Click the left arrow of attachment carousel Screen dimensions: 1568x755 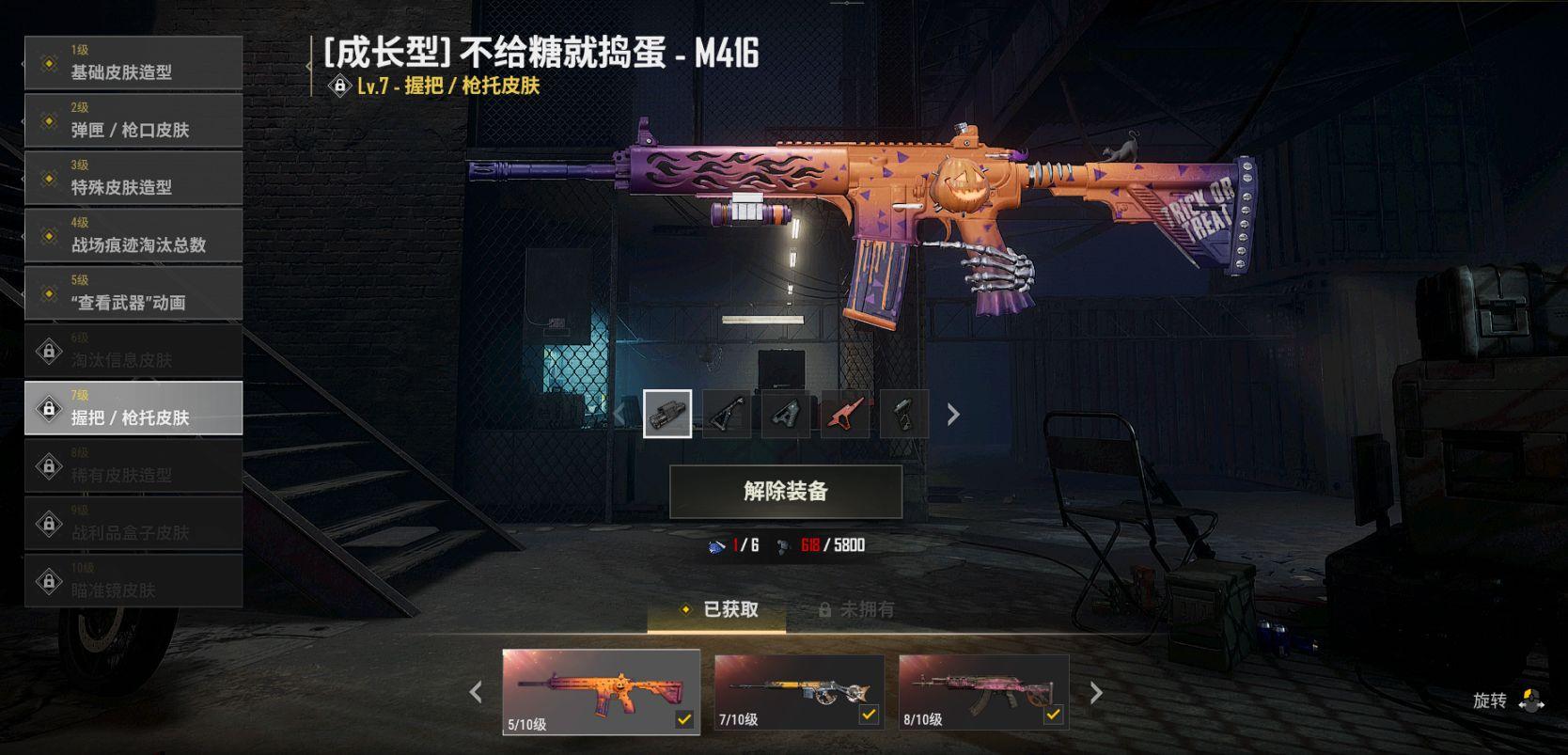620,412
